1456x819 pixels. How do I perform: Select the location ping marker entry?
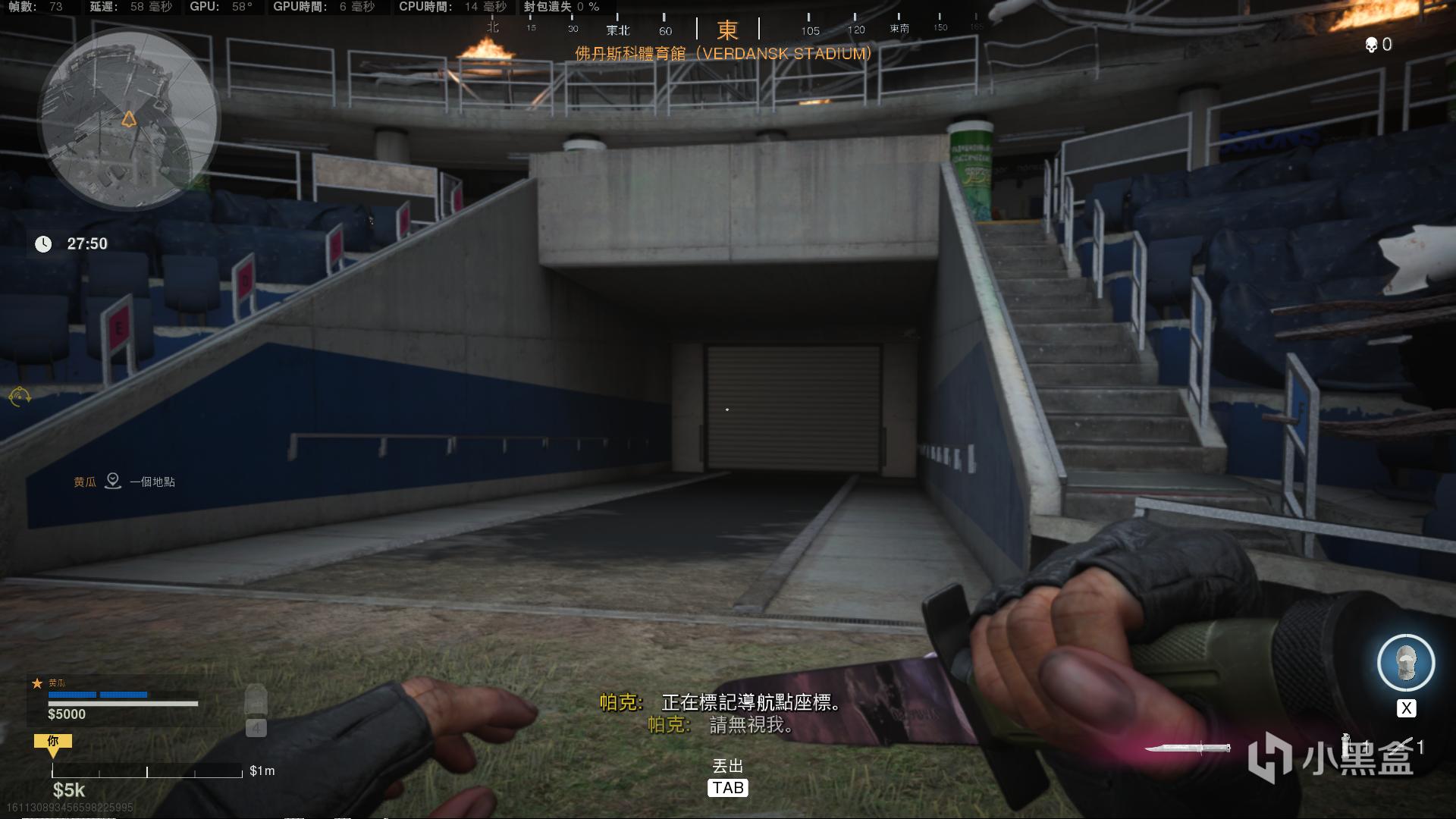pyautogui.click(x=113, y=481)
